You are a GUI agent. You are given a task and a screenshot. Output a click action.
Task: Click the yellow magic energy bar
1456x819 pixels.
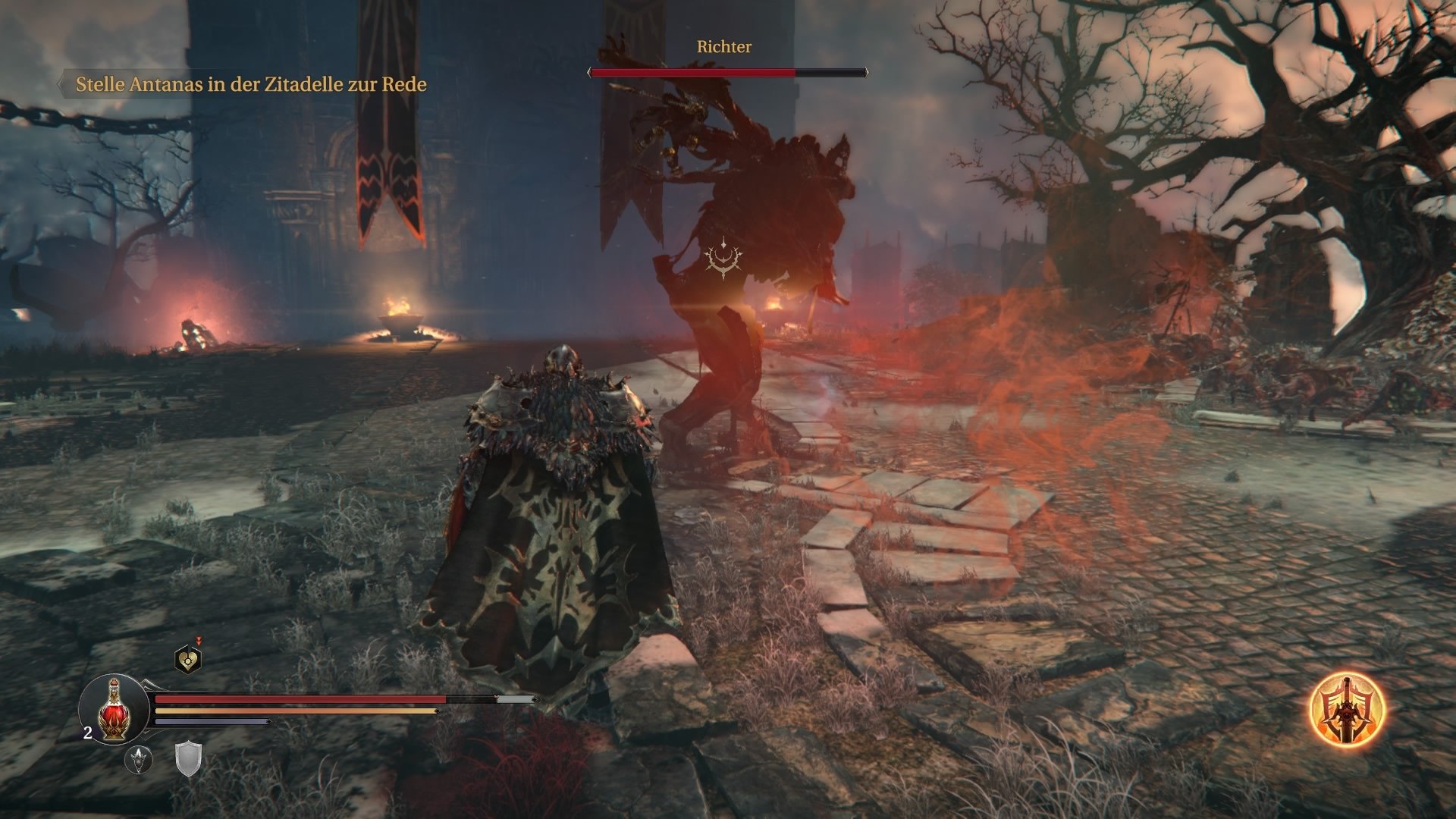[x=296, y=711]
